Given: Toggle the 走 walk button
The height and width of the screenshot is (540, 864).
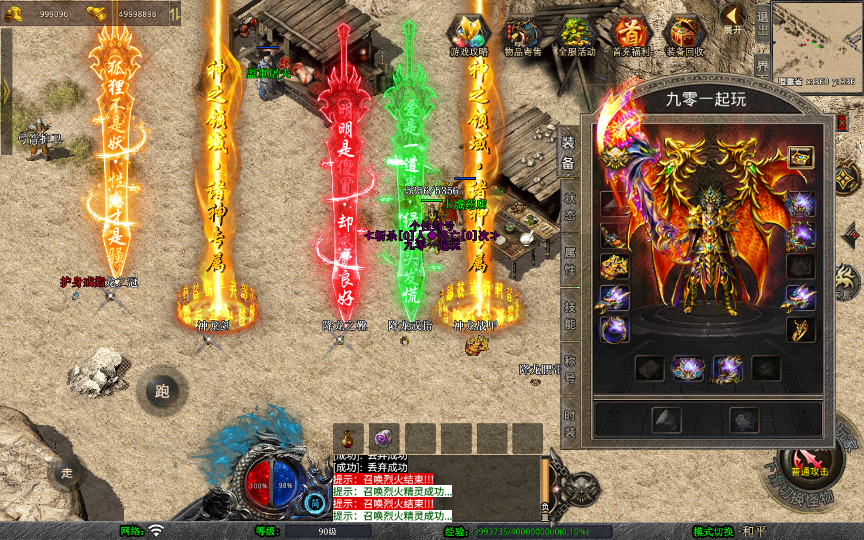Looking at the screenshot, I should [67, 472].
